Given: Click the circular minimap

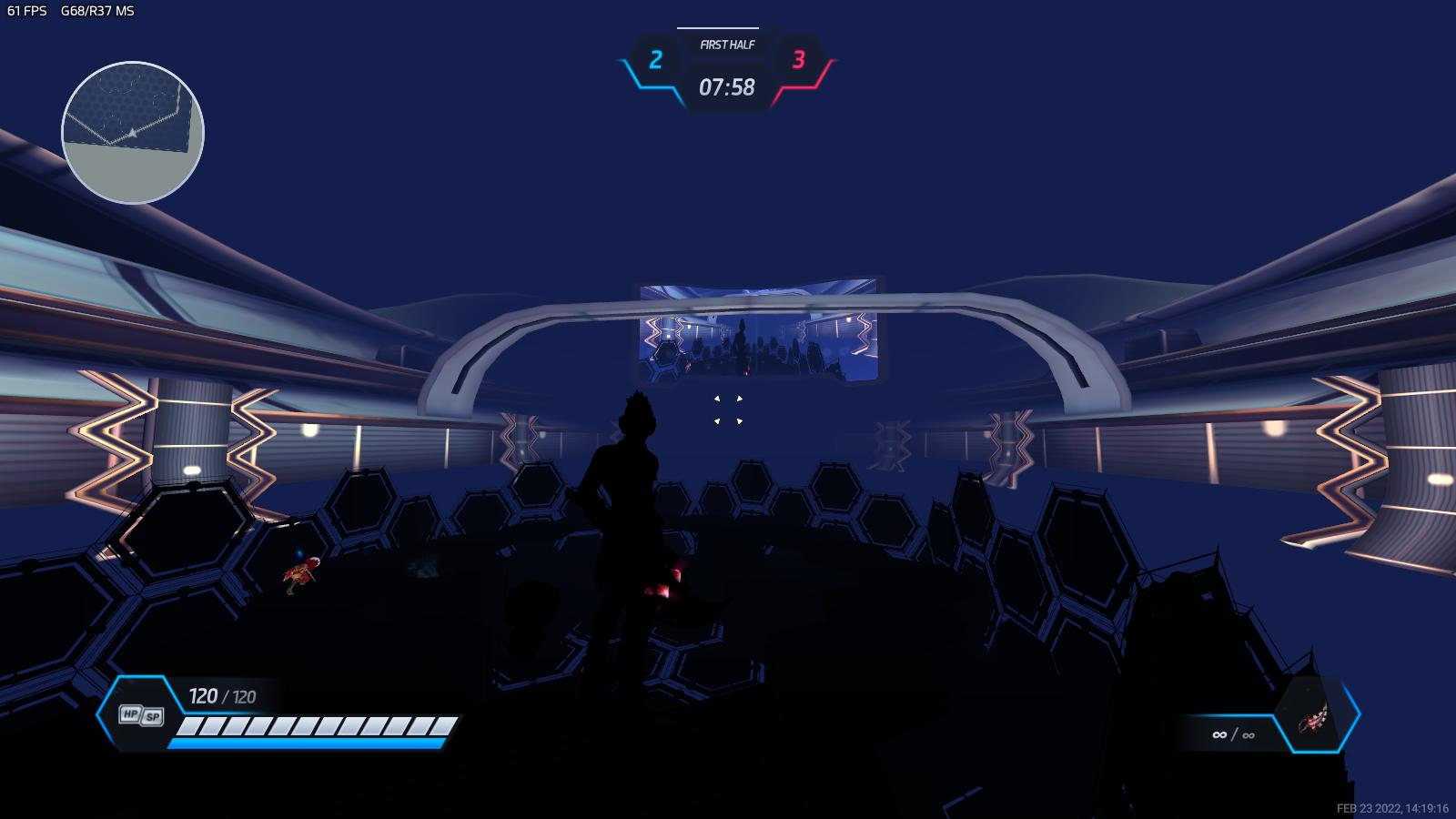Looking at the screenshot, I should point(133,133).
